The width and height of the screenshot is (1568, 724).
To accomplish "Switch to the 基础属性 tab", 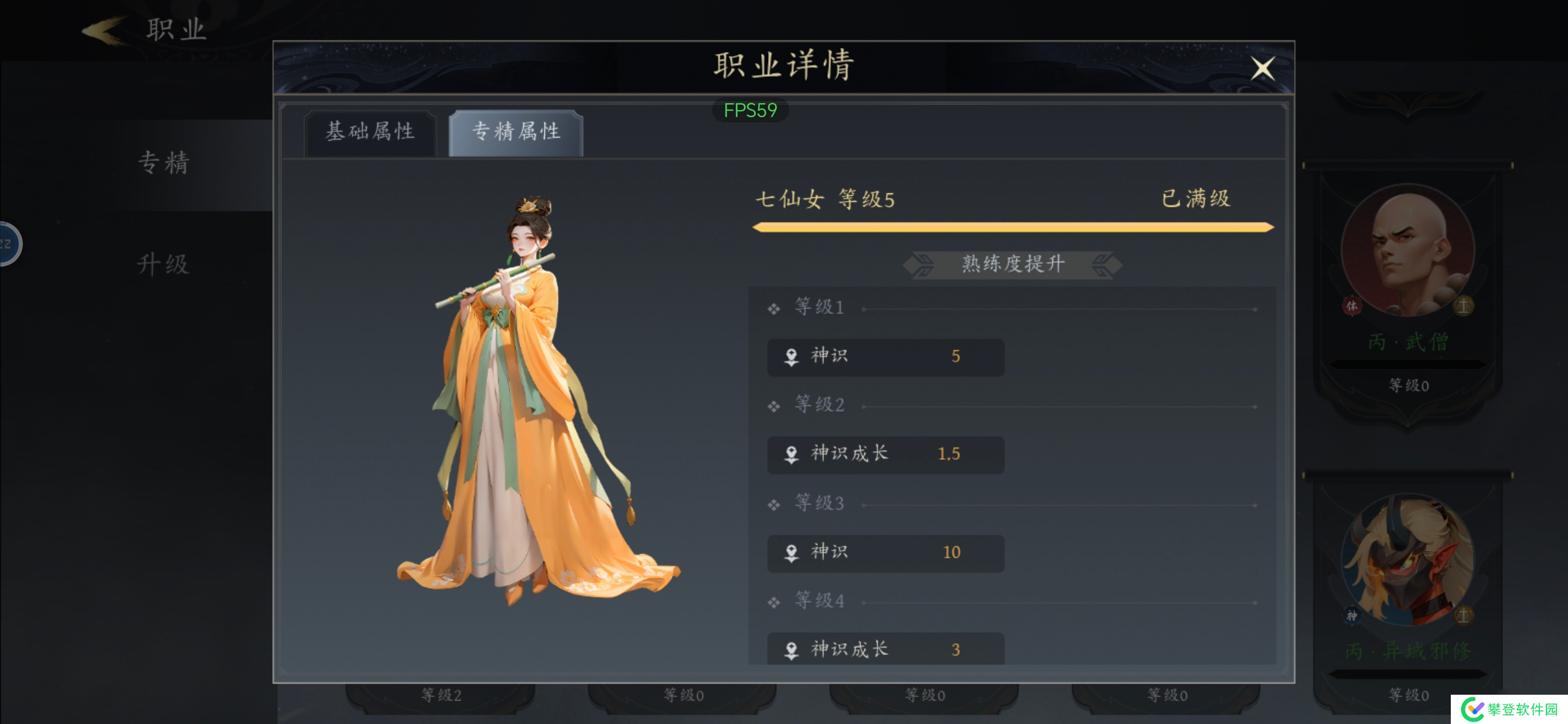I will 370,132.
